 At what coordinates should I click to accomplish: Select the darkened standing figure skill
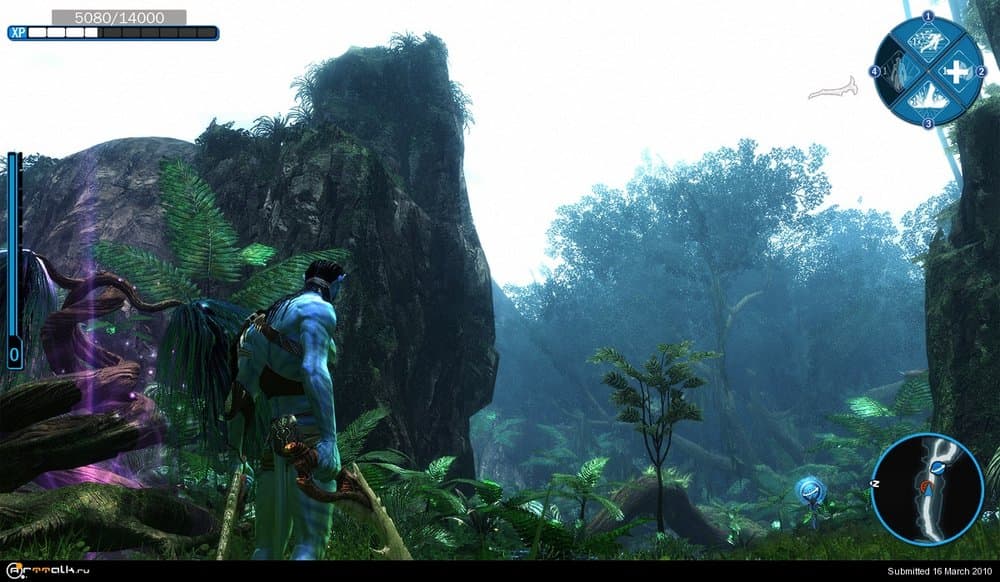[x=897, y=71]
